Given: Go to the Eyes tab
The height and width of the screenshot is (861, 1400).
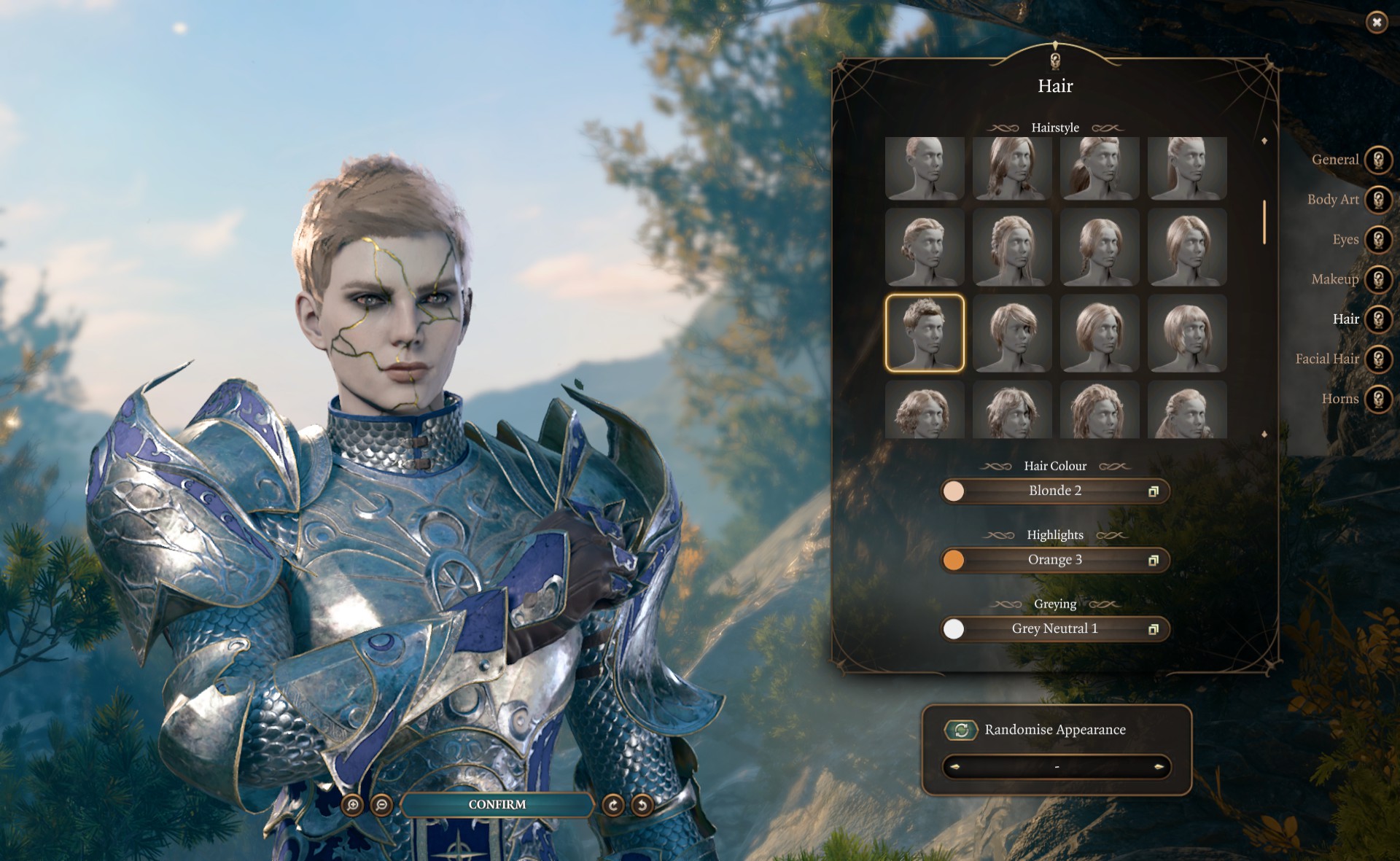Looking at the screenshot, I should (x=1378, y=239).
